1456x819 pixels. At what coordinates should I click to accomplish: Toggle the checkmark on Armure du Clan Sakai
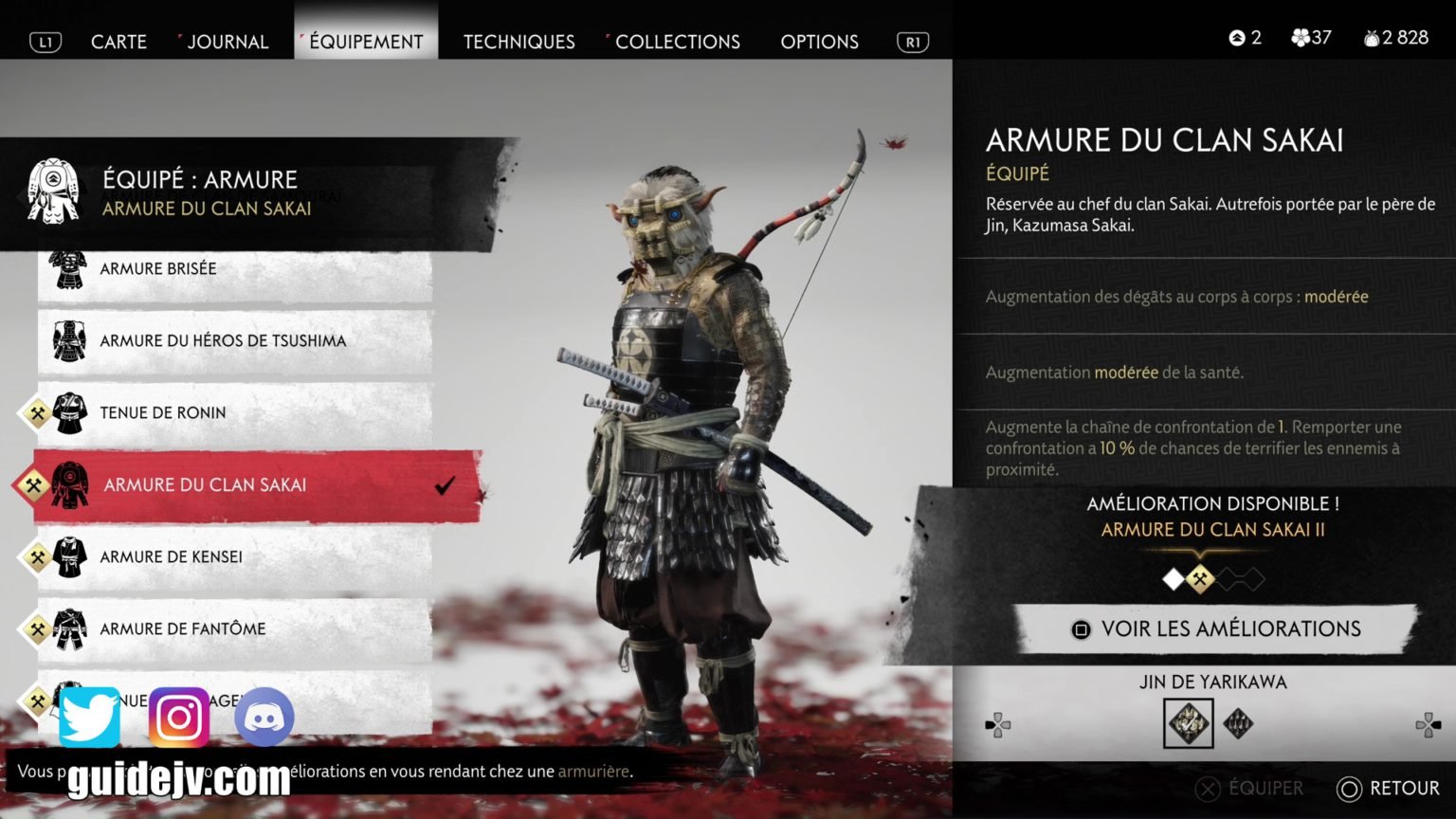click(445, 486)
